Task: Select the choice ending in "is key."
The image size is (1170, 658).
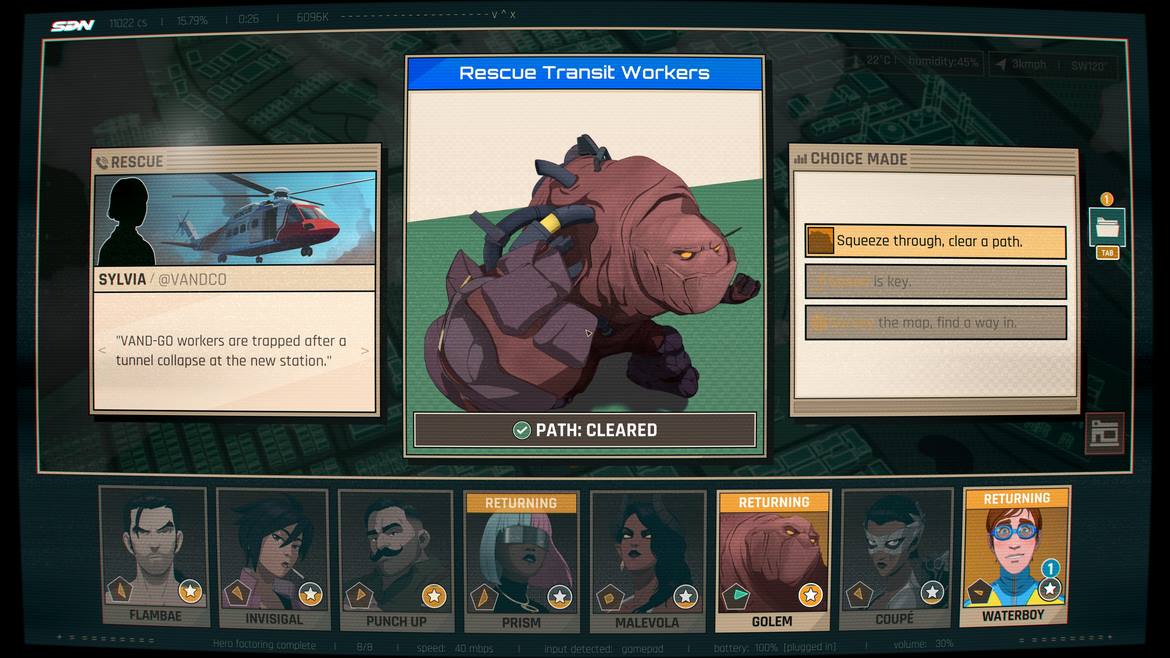Action: [935, 282]
